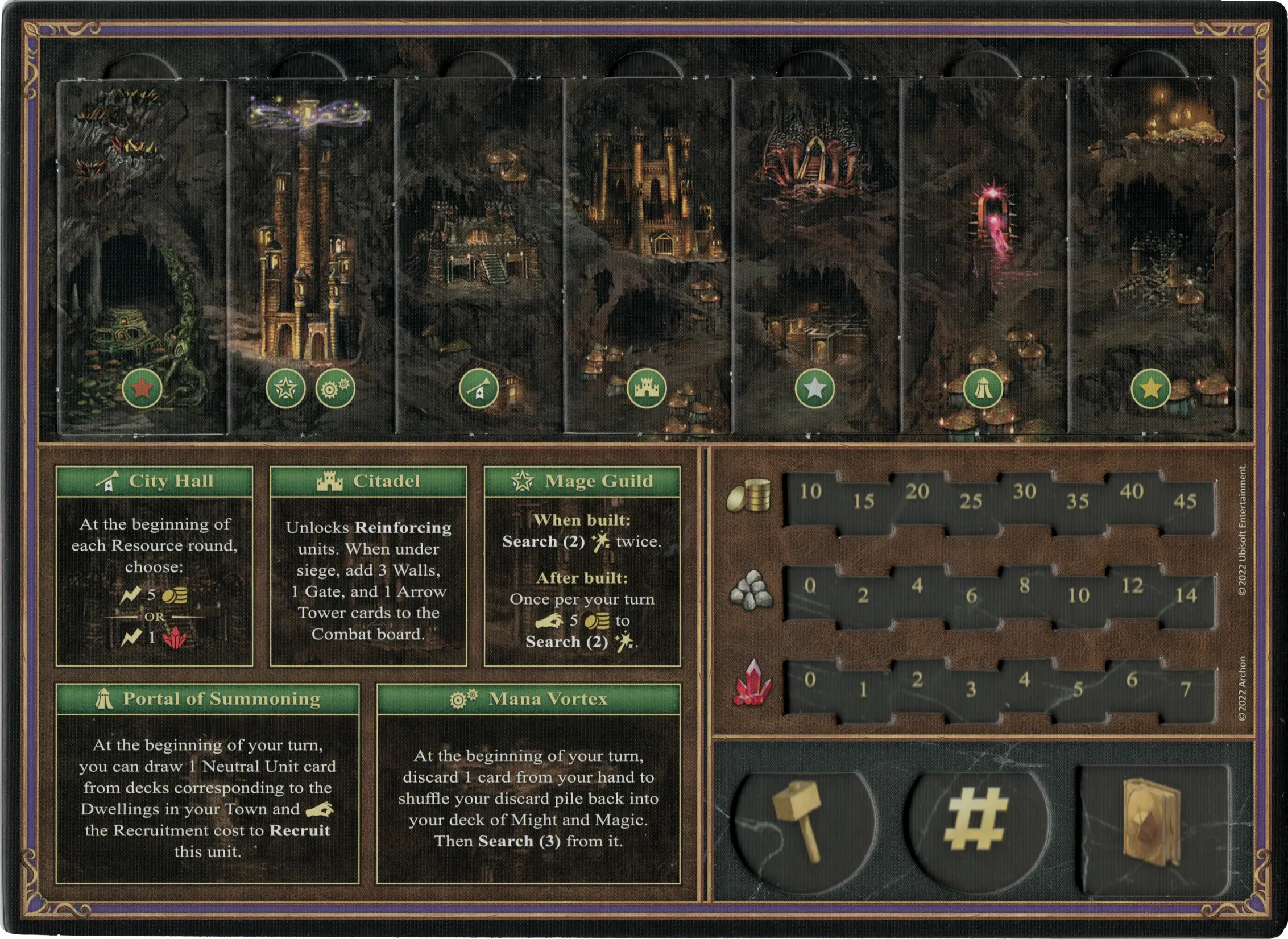Screen dimensions: 1288x939
Task: Click the castle badge on the fortress tile
Action: [x=647, y=389]
